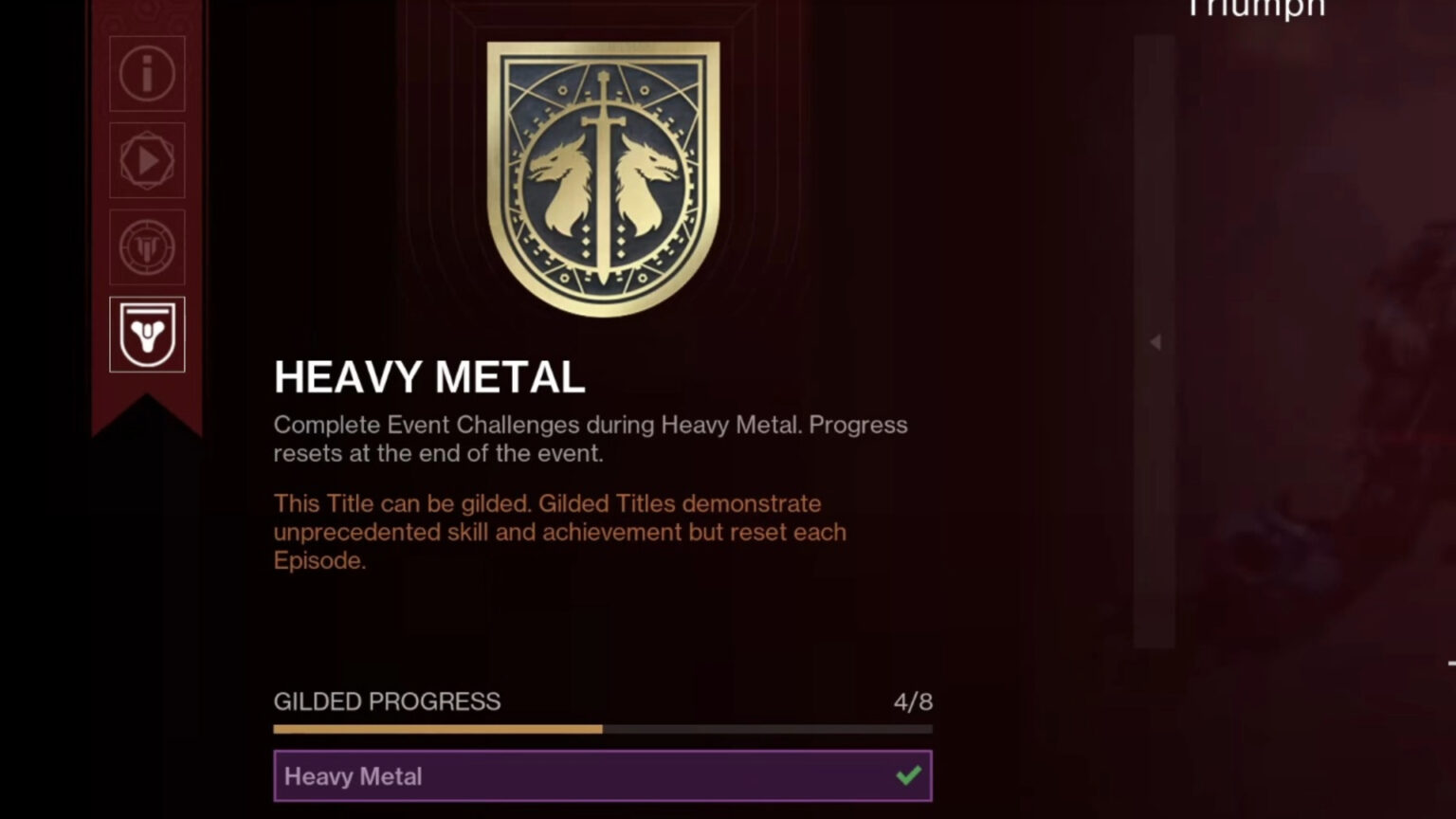Image resolution: width=1456 pixels, height=819 pixels.
Task: Expand the Gilded Progress section
Action: pyautogui.click(x=386, y=702)
